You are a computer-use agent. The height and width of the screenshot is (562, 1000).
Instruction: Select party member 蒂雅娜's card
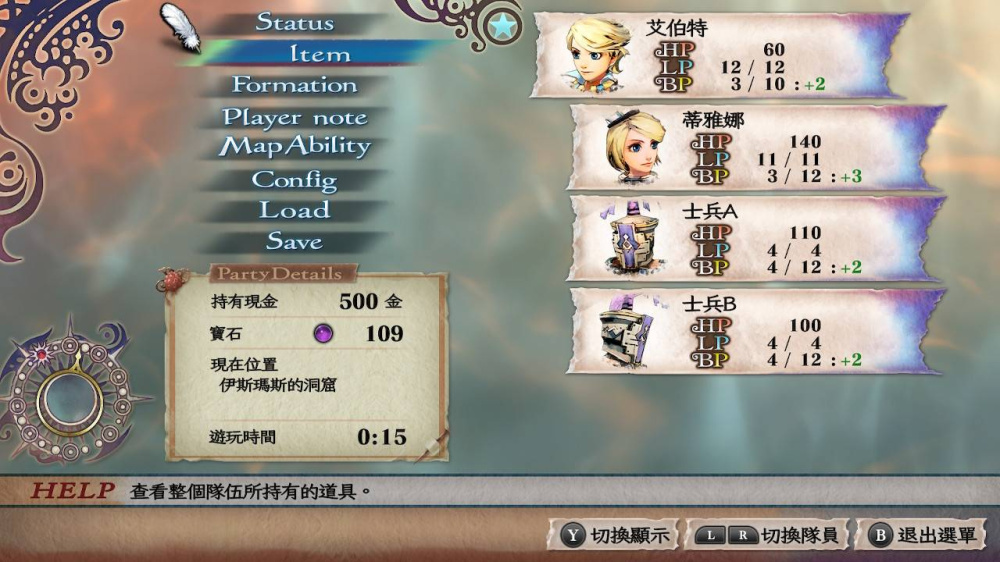[755, 147]
